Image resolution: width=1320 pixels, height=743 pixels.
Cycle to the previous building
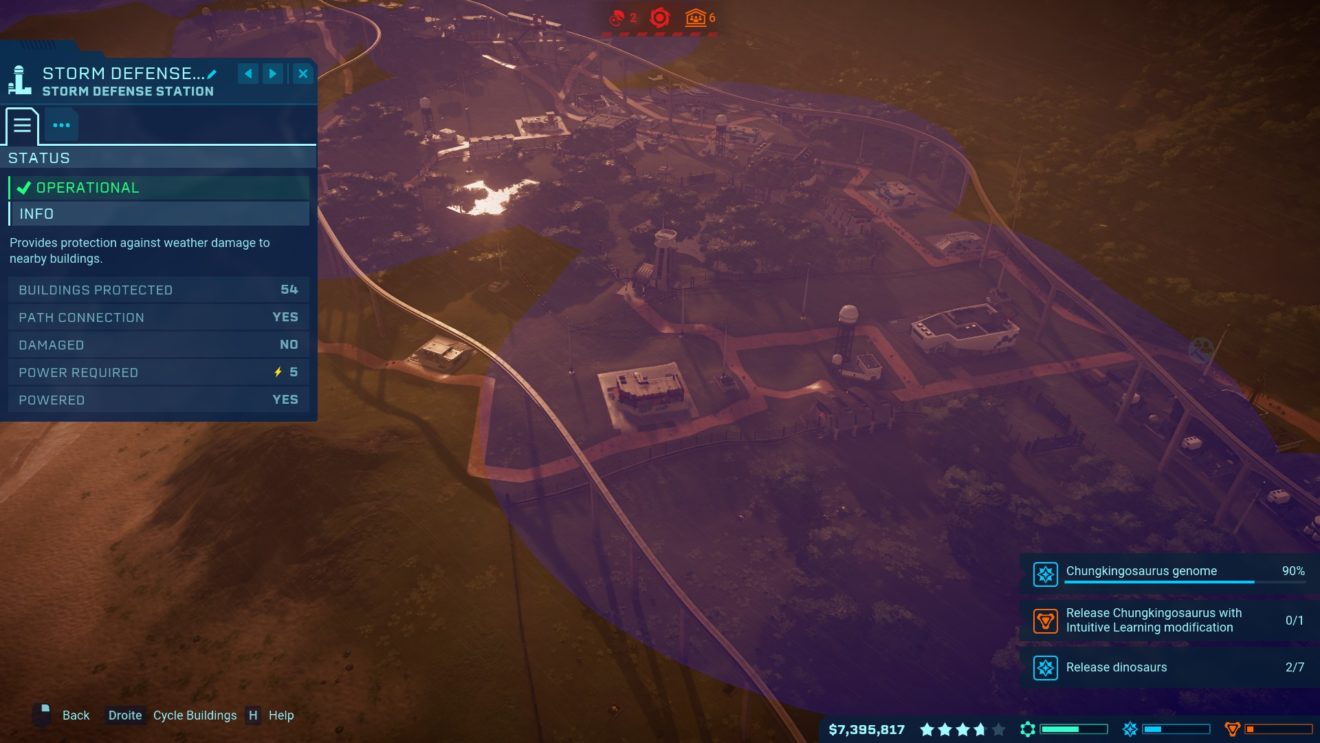click(x=248, y=73)
